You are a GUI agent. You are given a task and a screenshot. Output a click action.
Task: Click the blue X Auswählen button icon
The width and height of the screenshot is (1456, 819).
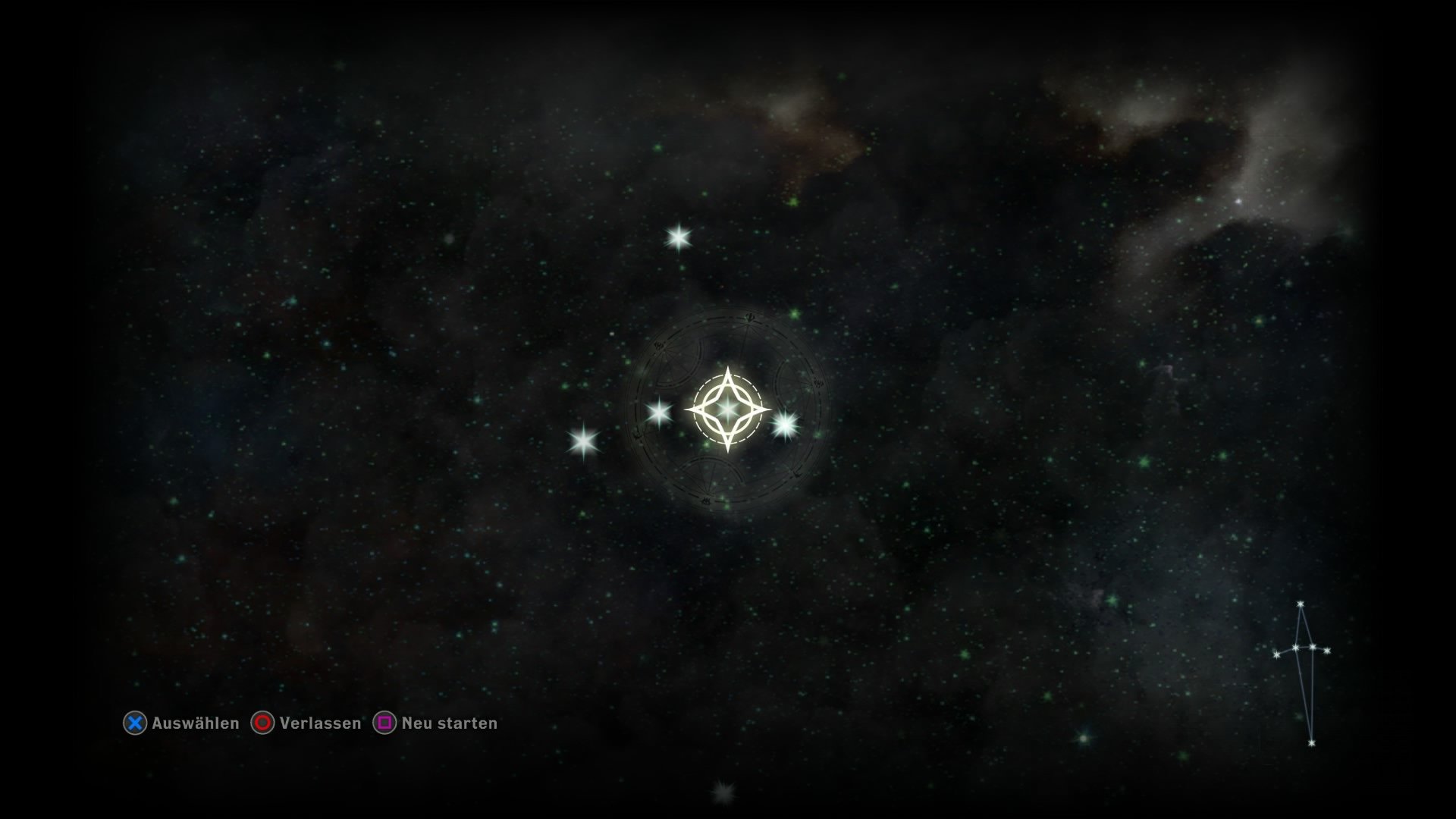(x=135, y=723)
